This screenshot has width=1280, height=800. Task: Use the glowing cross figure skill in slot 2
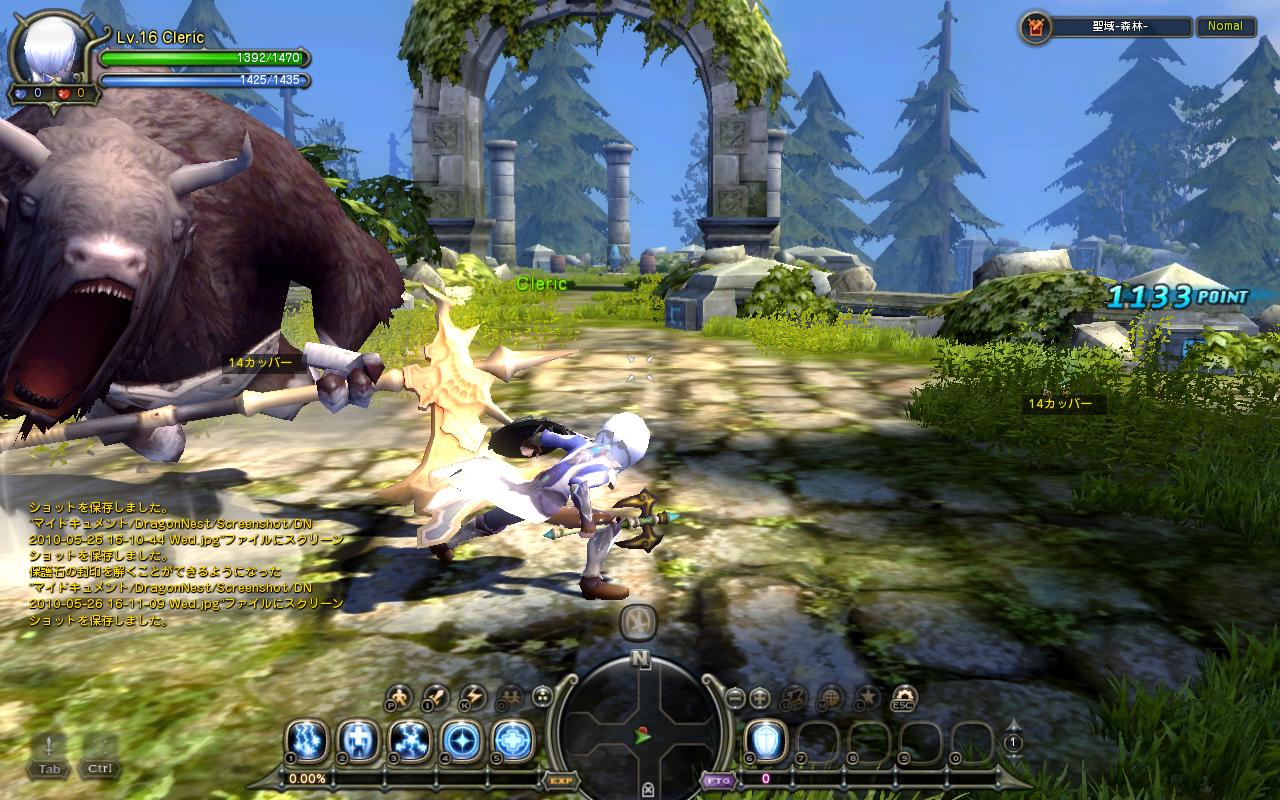358,741
